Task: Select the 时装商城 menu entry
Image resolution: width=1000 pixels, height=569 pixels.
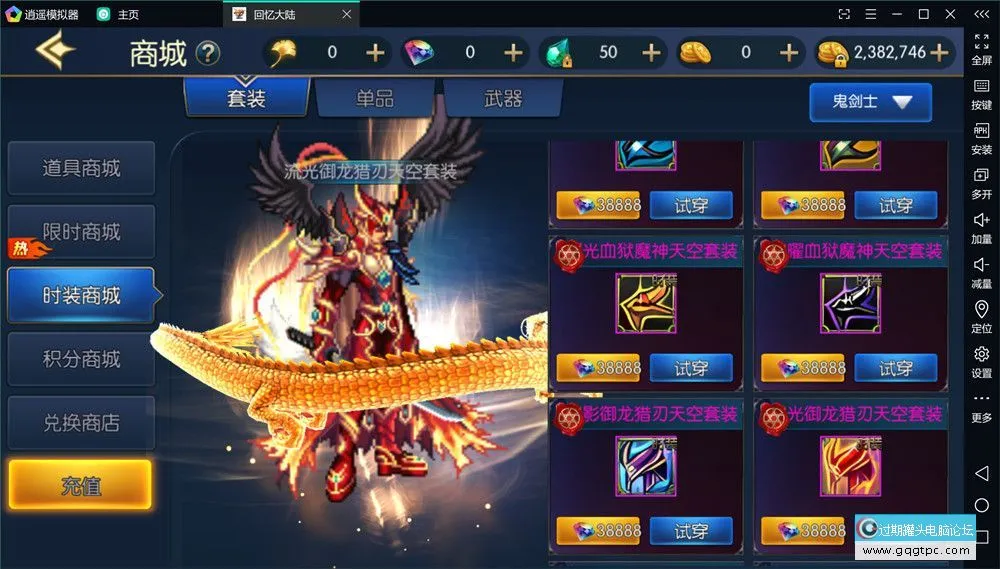Action: (81, 296)
